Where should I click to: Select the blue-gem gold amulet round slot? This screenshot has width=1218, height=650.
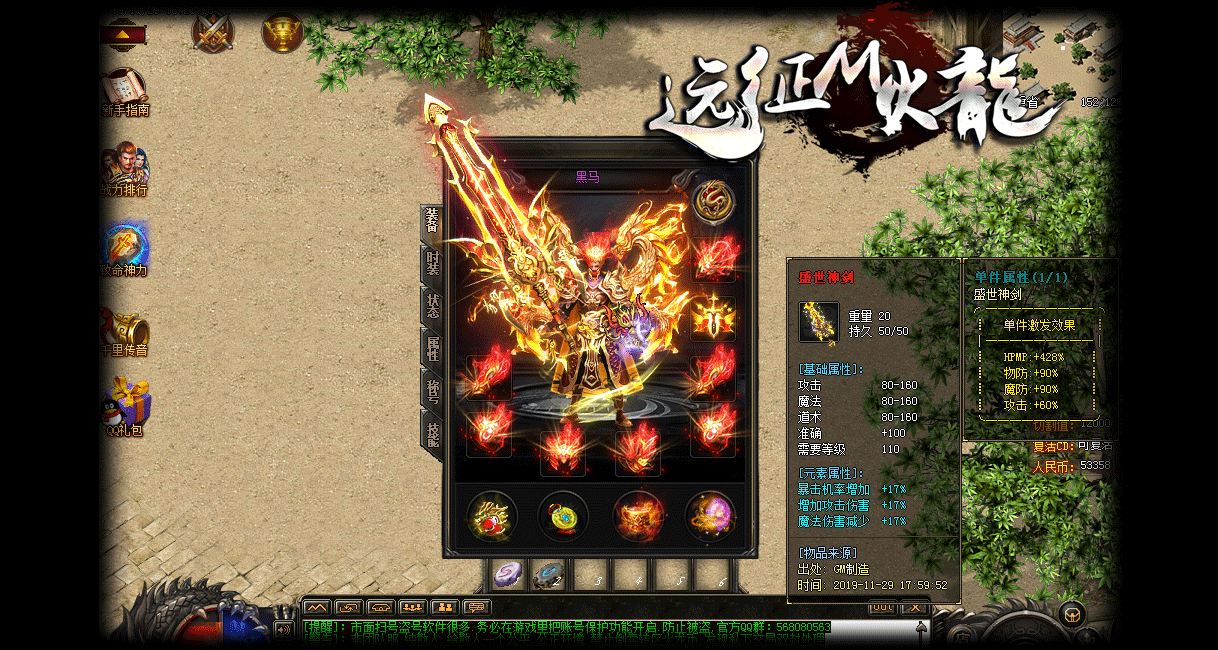564,517
